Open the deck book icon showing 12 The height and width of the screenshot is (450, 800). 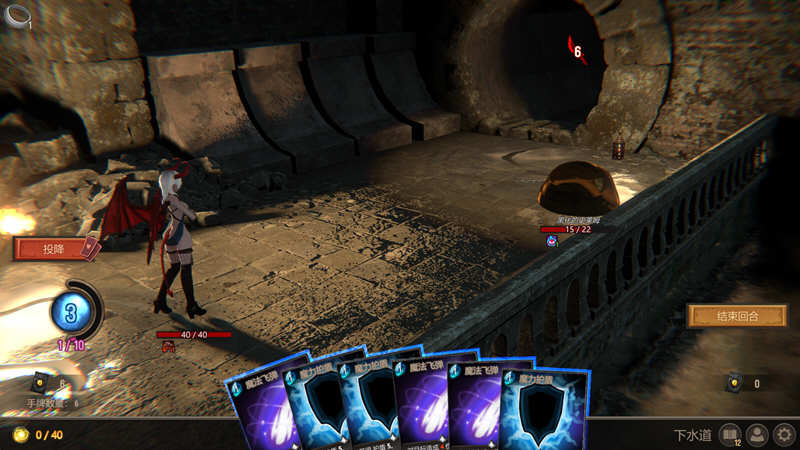[x=730, y=435]
